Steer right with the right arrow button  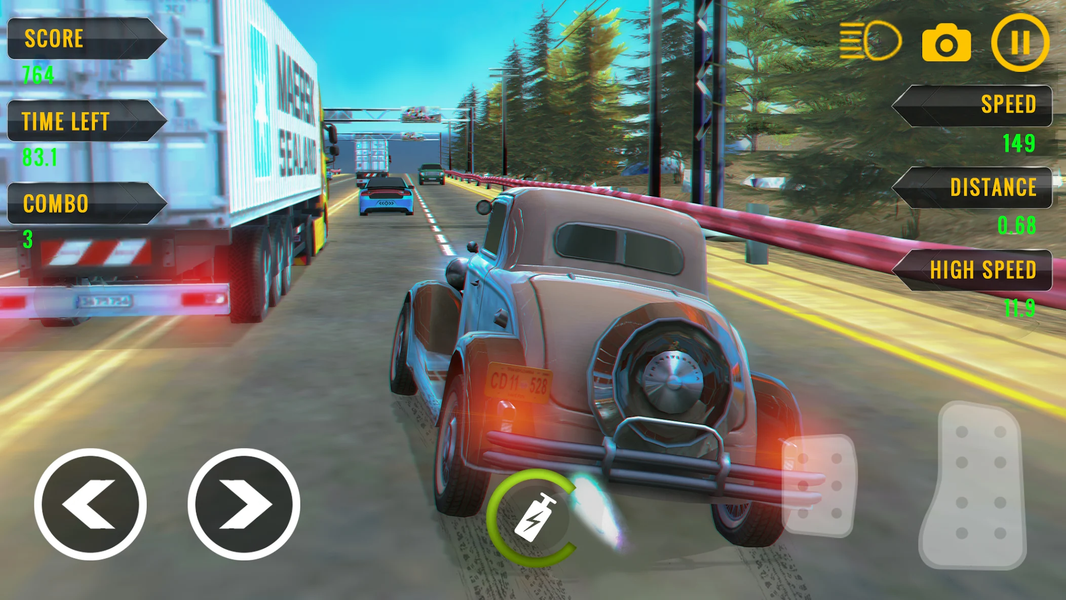pos(243,503)
